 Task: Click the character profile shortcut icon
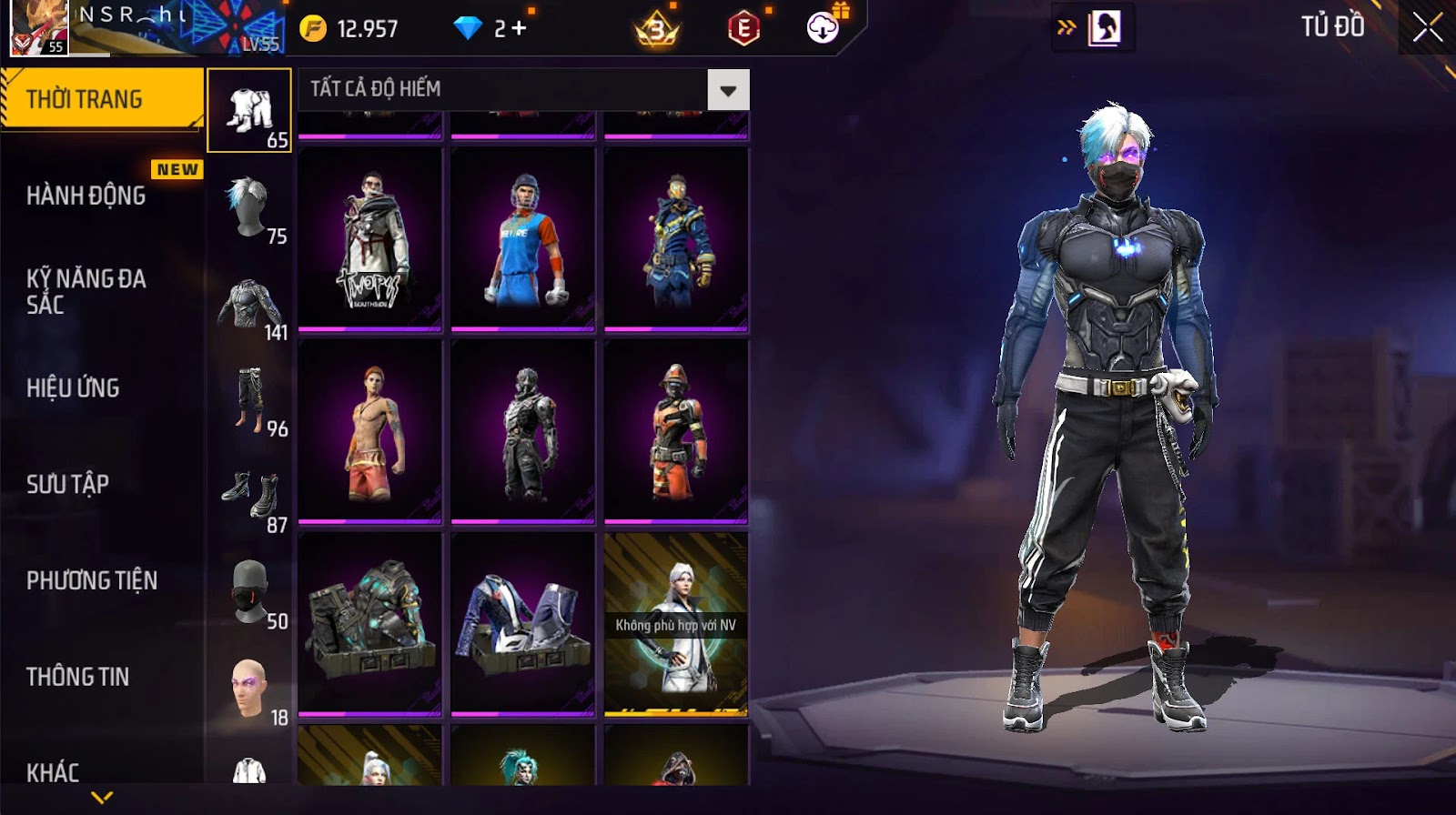tap(1104, 28)
